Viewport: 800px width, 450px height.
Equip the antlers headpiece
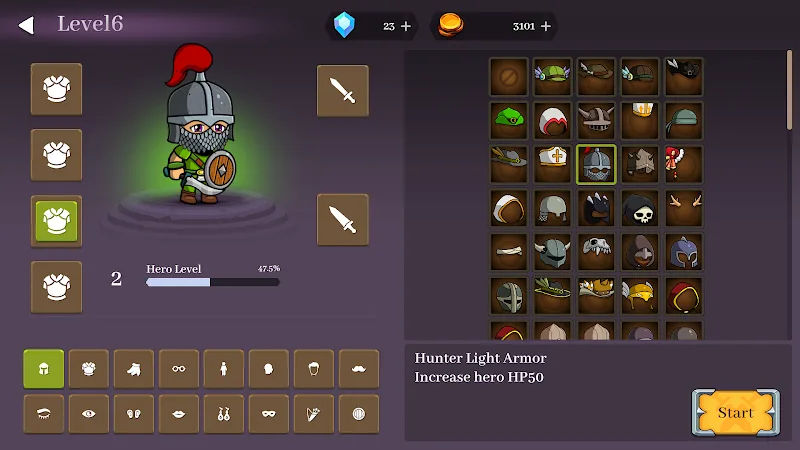pyautogui.click(x=684, y=208)
